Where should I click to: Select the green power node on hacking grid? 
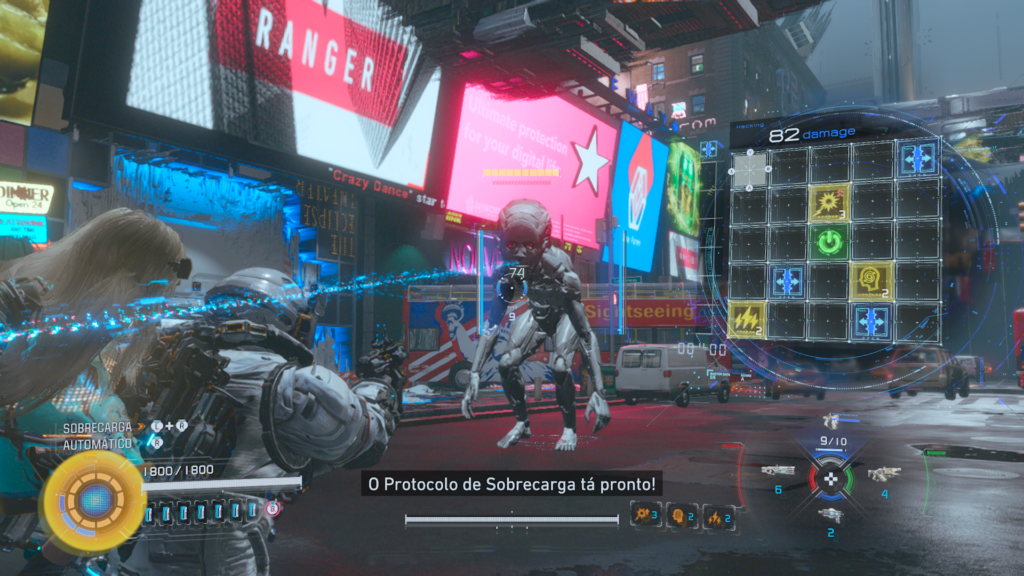click(x=829, y=242)
